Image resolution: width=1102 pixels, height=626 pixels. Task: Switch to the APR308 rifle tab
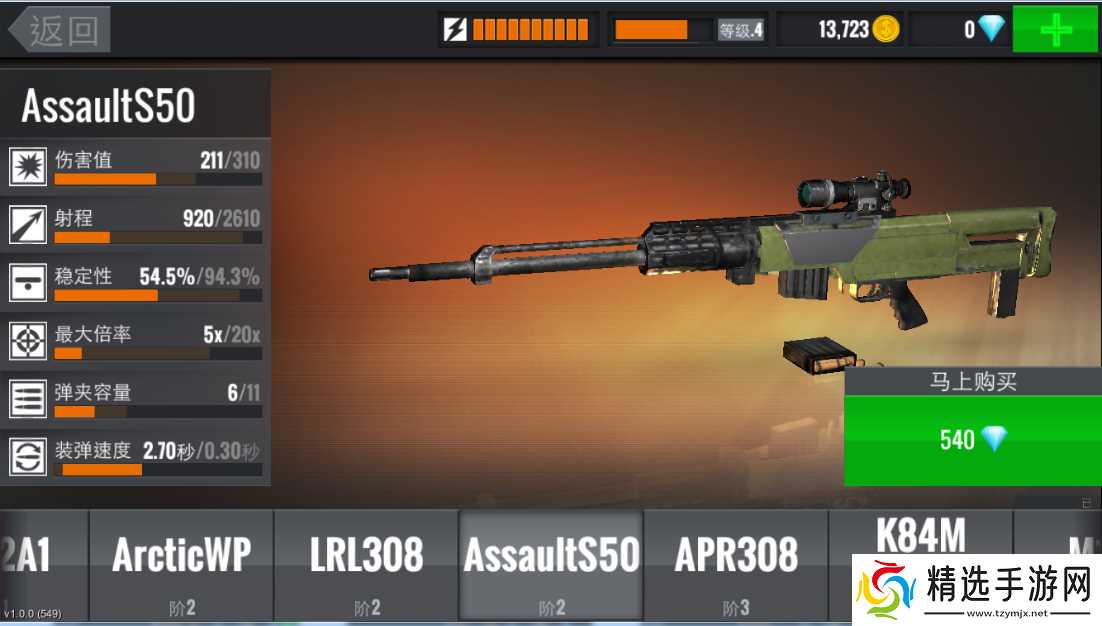pos(736,564)
